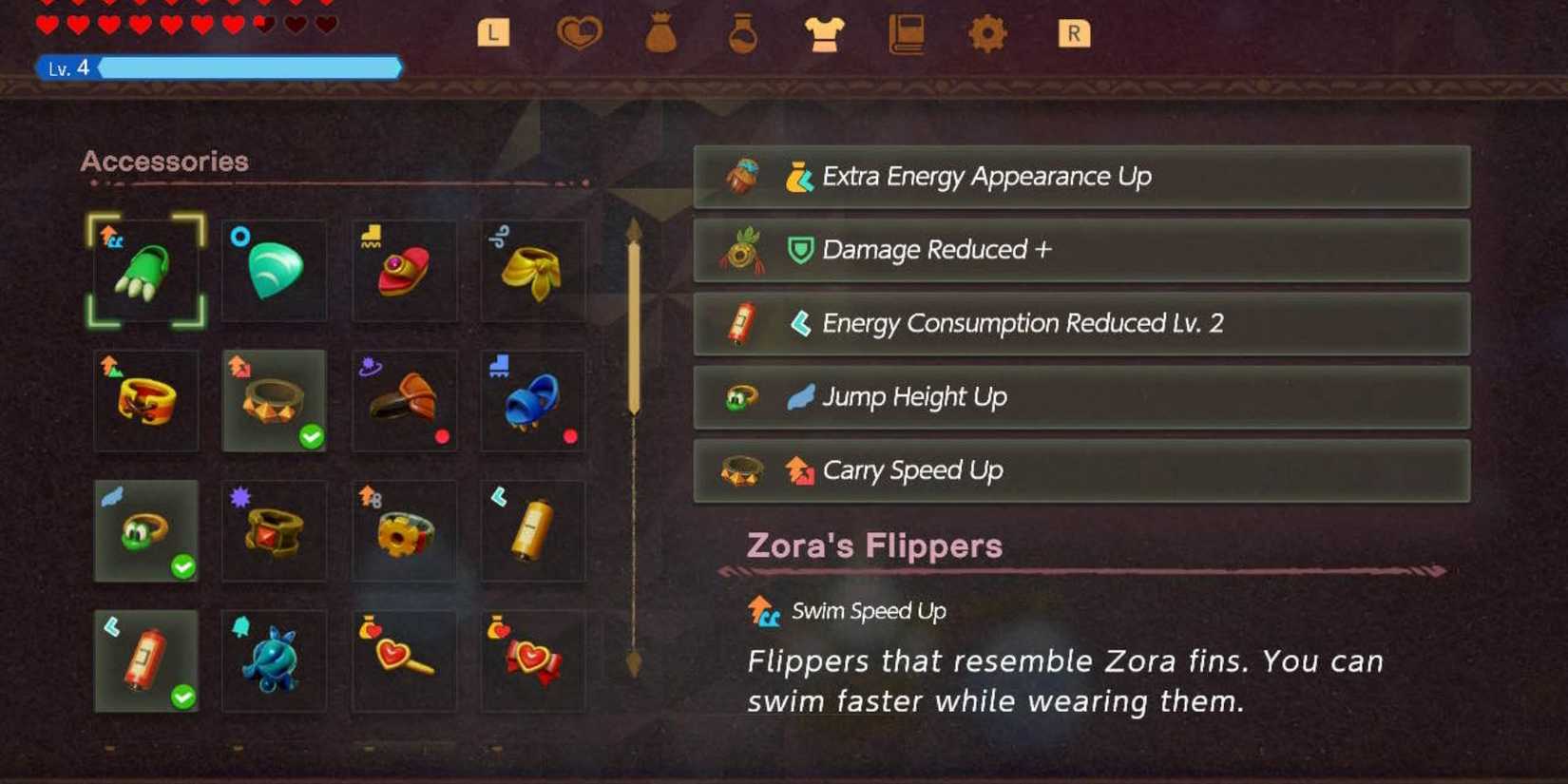Click the Zora's Flippers heading
Image resolution: width=1568 pixels, height=784 pixels.
874,545
